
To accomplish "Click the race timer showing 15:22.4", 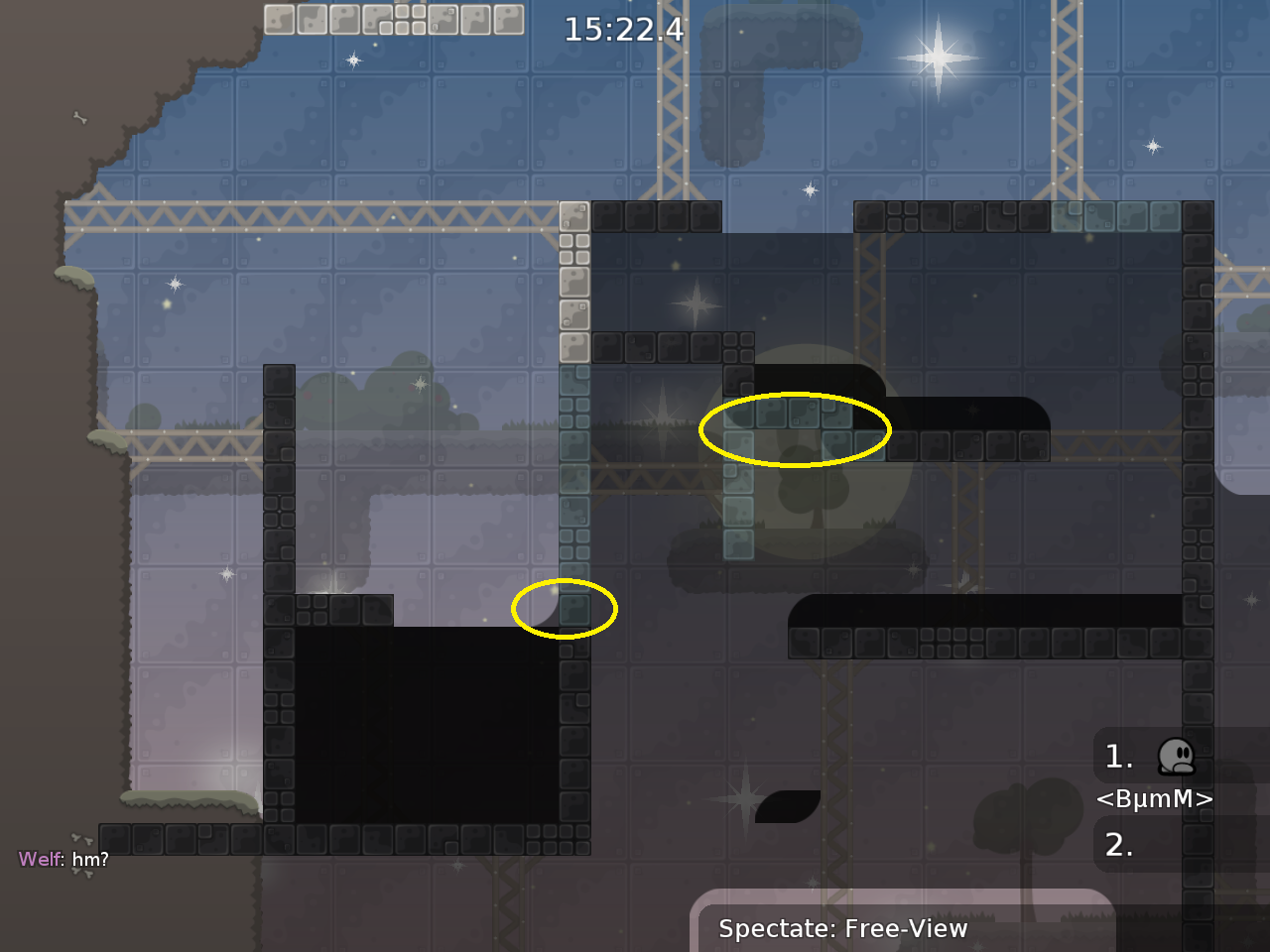I will (x=622, y=31).
